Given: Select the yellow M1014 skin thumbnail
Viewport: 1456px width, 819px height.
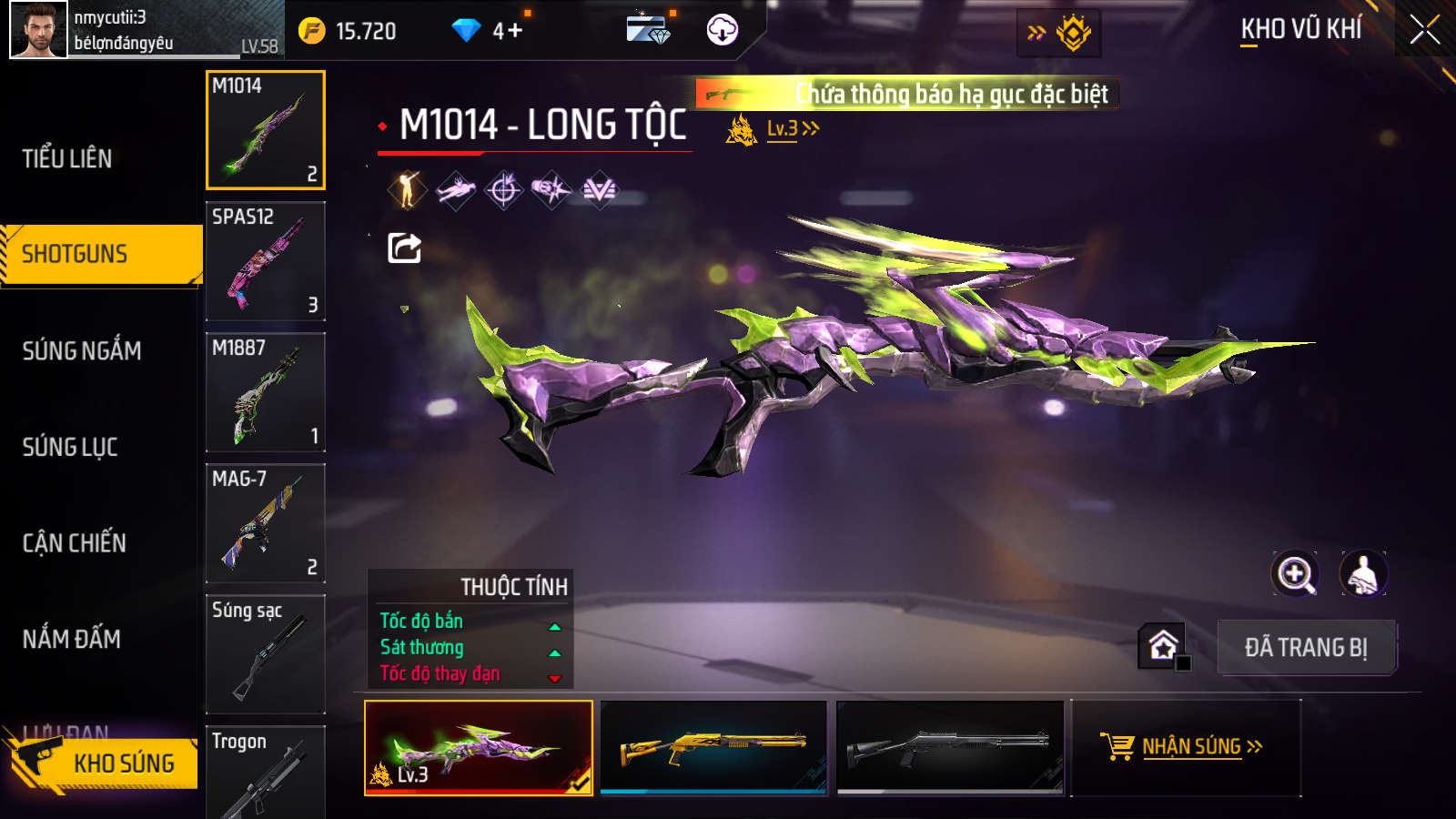Looking at the screenshot, I should point(713,747).
